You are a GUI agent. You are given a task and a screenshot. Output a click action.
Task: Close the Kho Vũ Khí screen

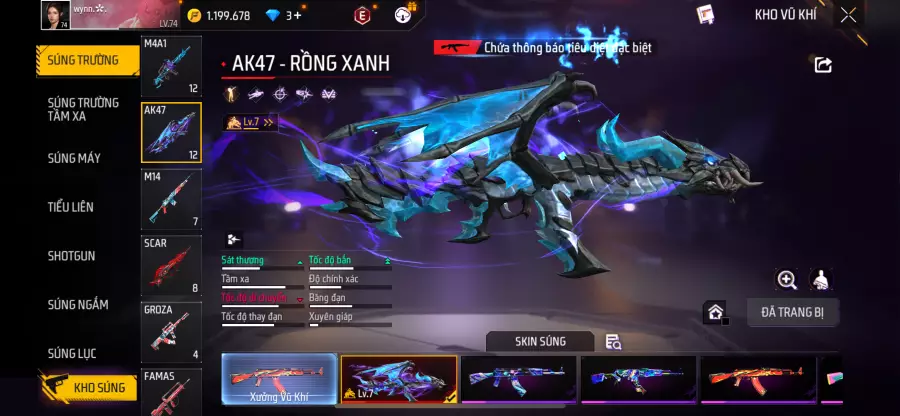click(x=848, y=15)
